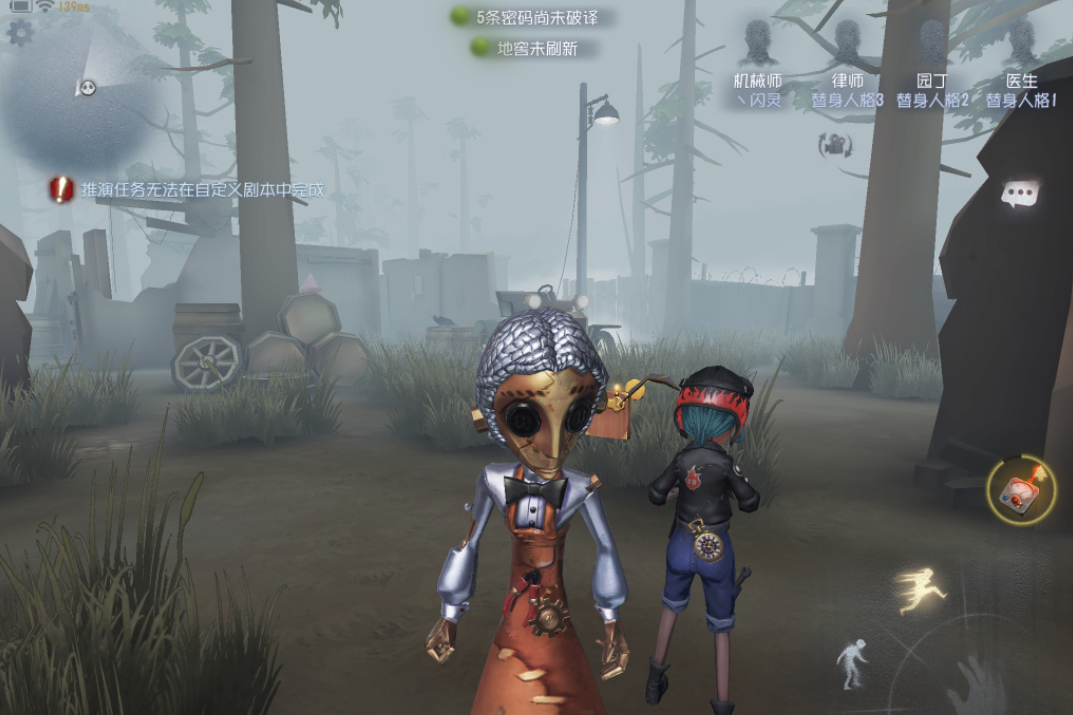Select the 园丁 teammate portrait

coord(932,45)
